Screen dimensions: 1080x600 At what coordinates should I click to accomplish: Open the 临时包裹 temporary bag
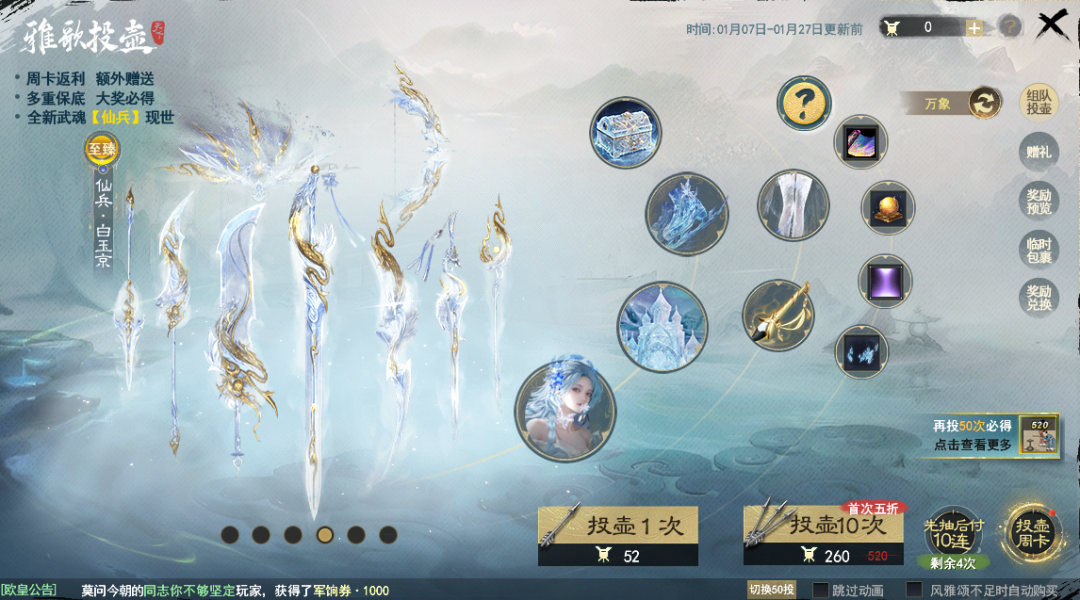coord(1038,250)
